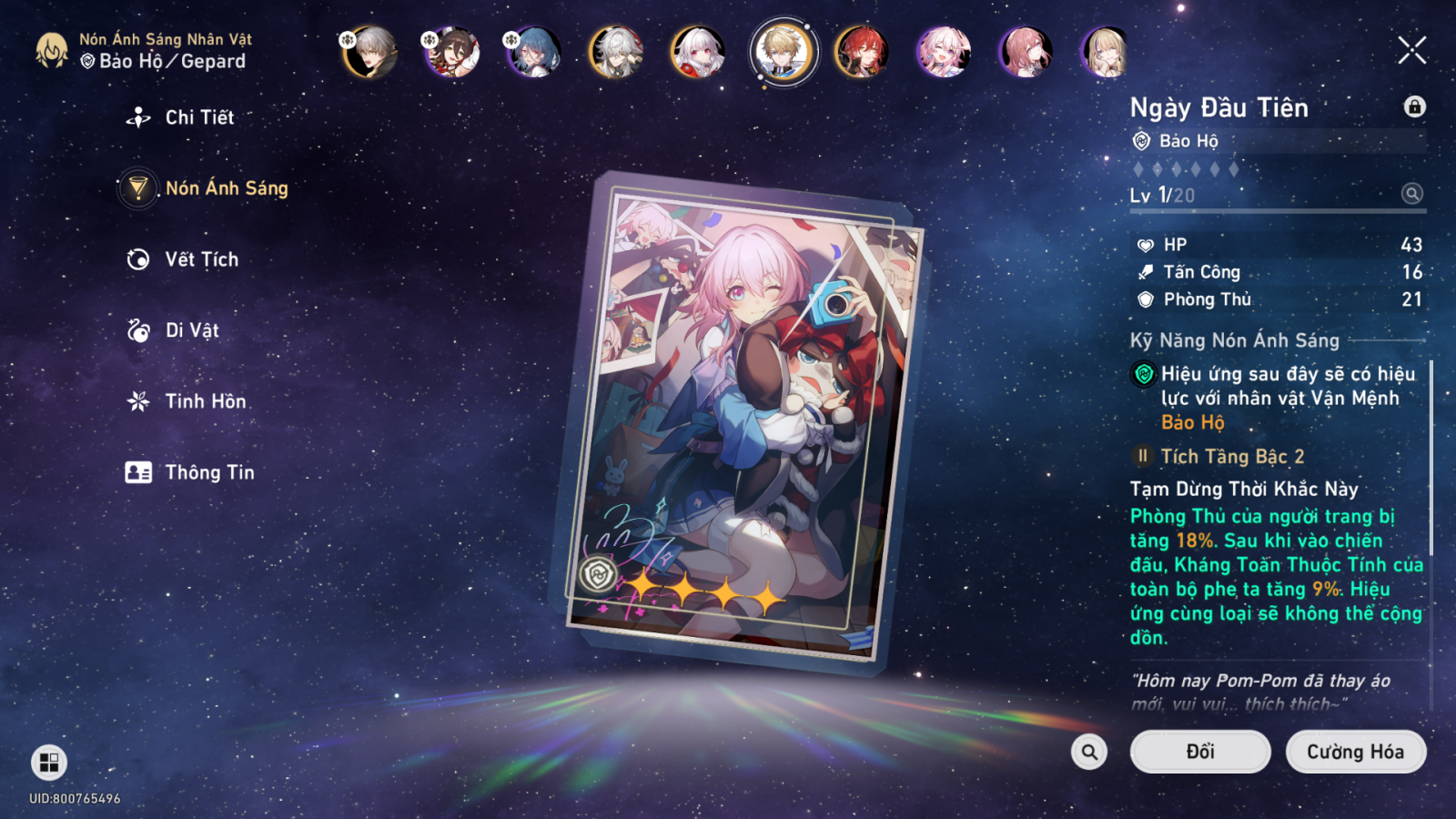
Task: Open the four-square menu icon above the UID
Action: click(x=49, y=763)
